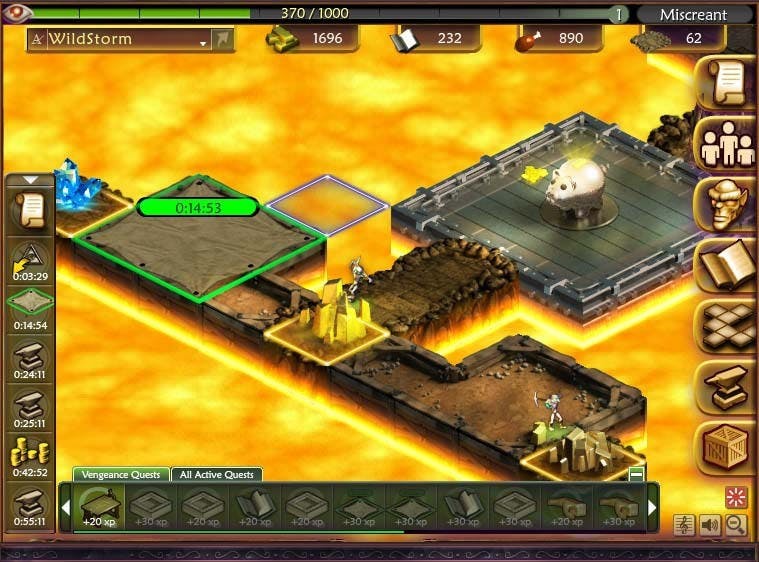Zoom out using the magnifier button
Viewport: 759px width, 562px height.
pos(736,525)
